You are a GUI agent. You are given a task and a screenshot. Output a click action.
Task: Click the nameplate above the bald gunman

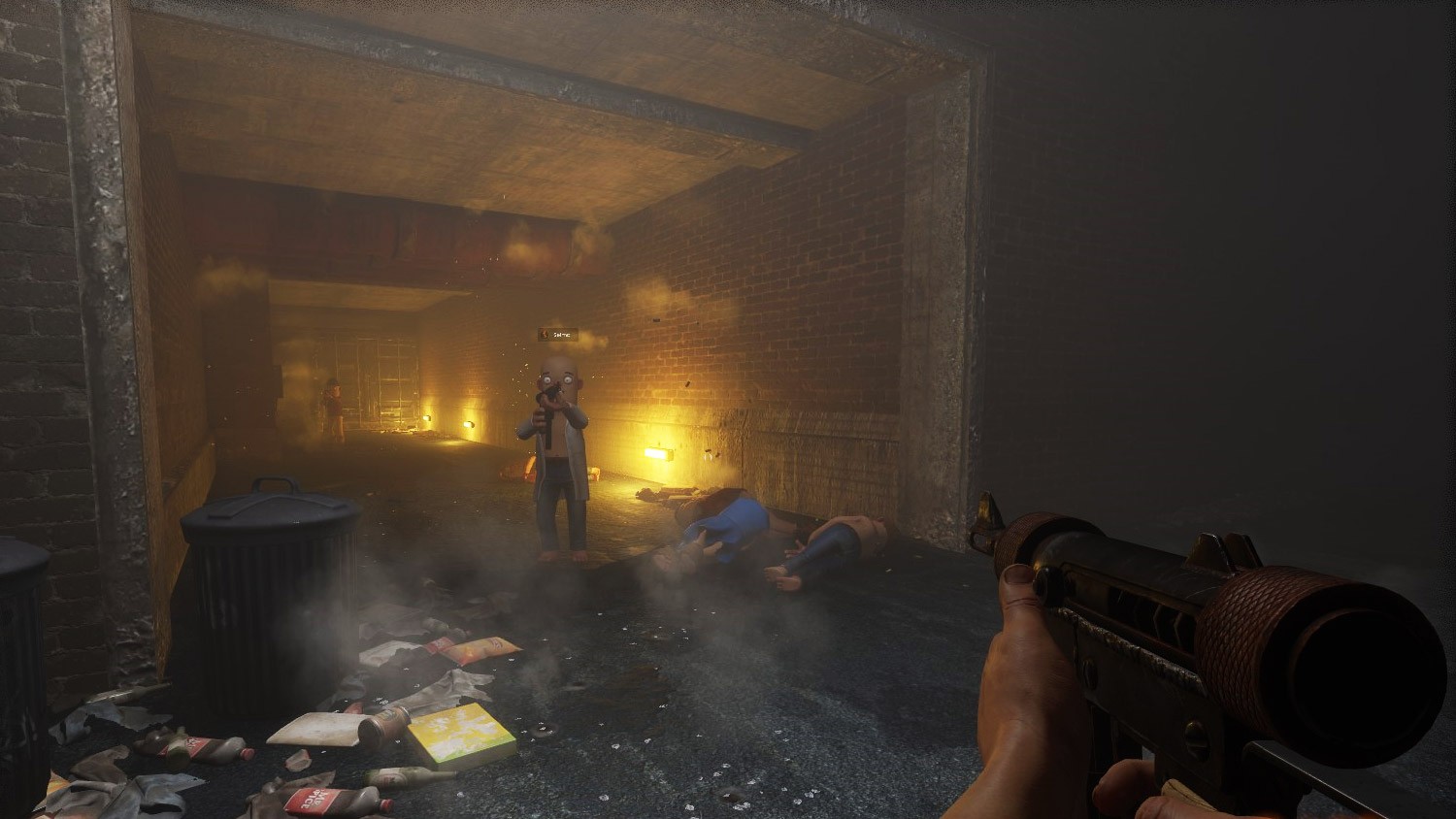[x=558, y=335]
